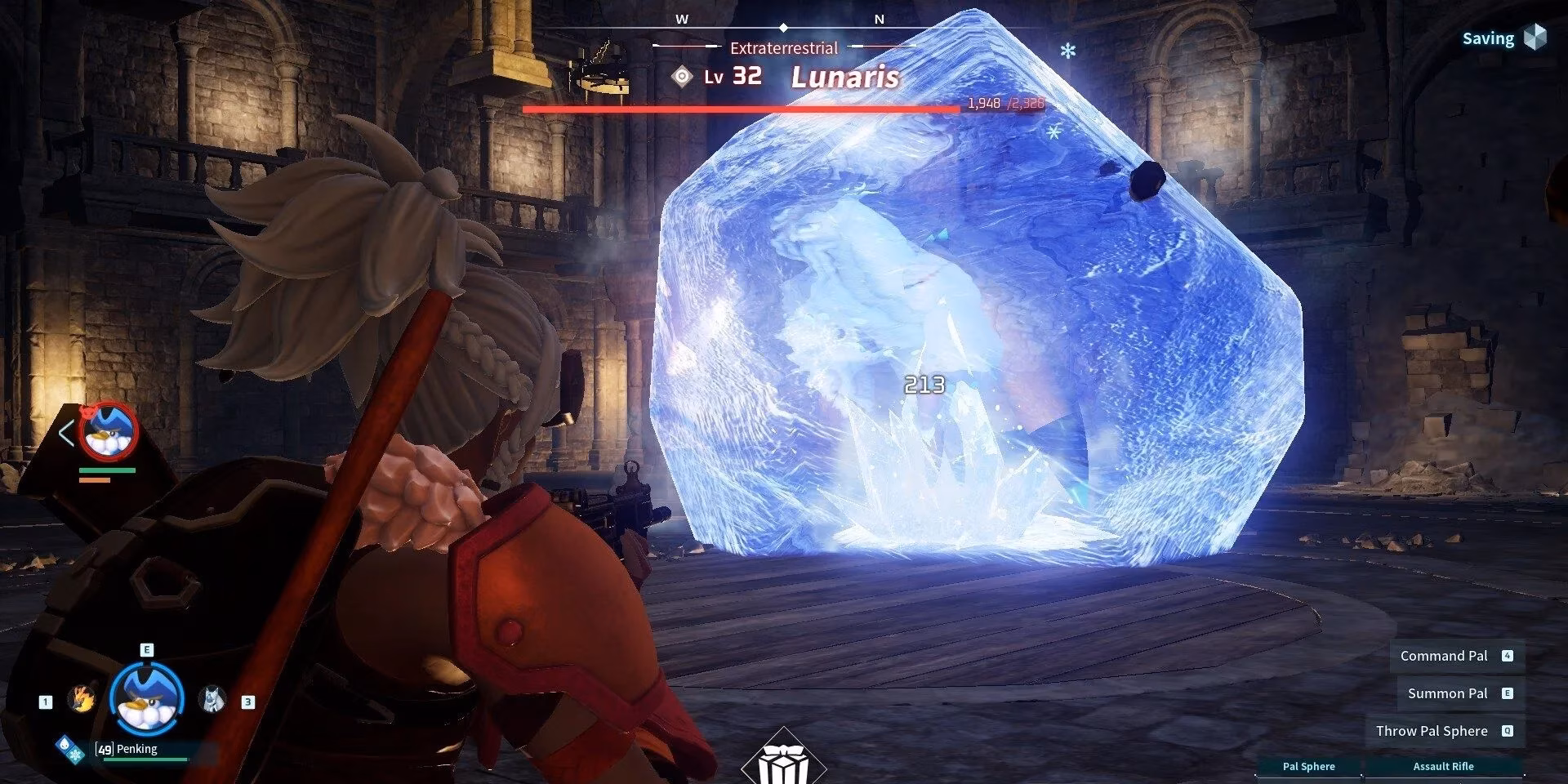Click Penking's water and ice element badge
Screen dimensions: 1568x784
pyautogui.click(x=69, y=750)
